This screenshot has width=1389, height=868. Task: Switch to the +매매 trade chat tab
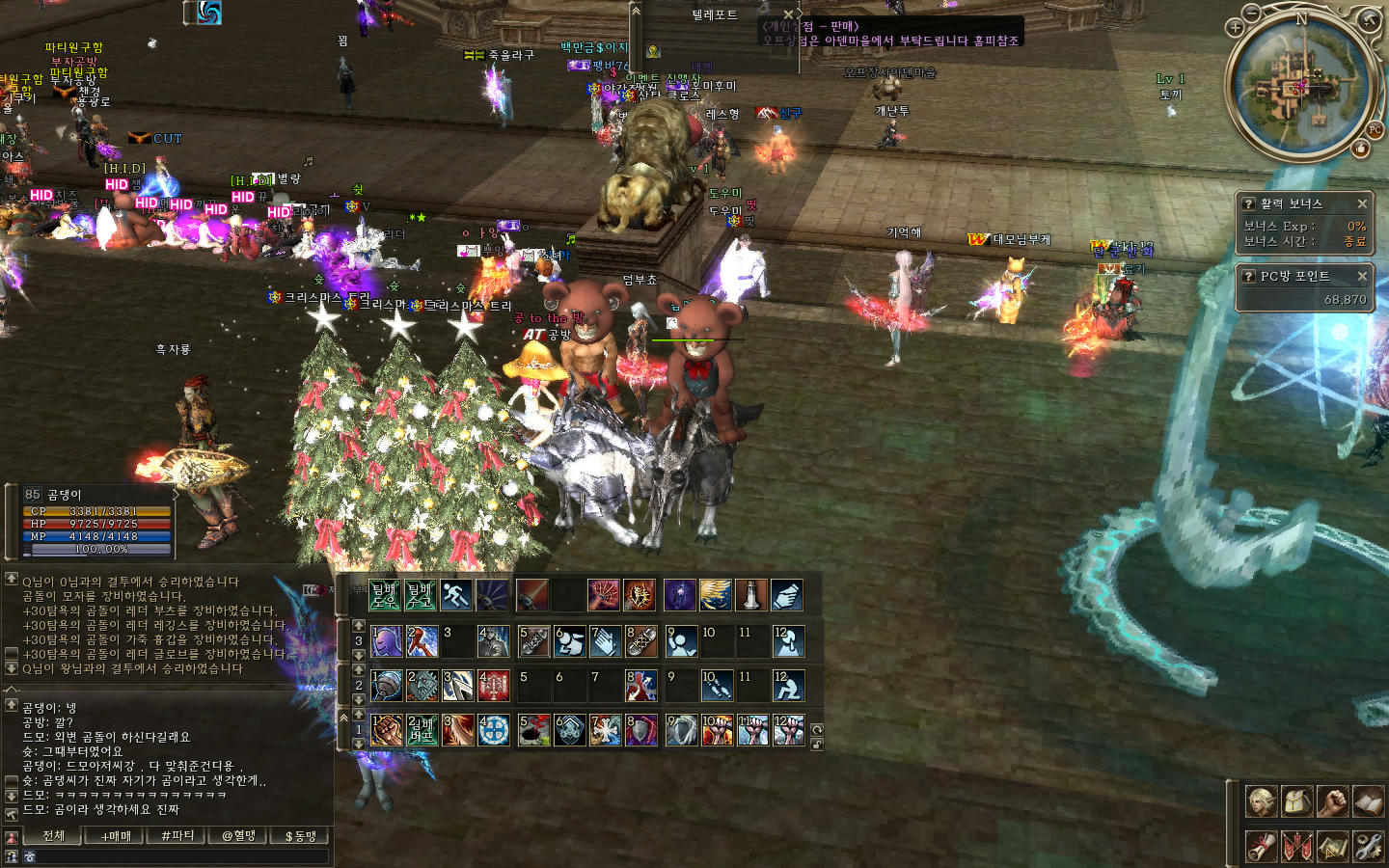coord(117,836)
